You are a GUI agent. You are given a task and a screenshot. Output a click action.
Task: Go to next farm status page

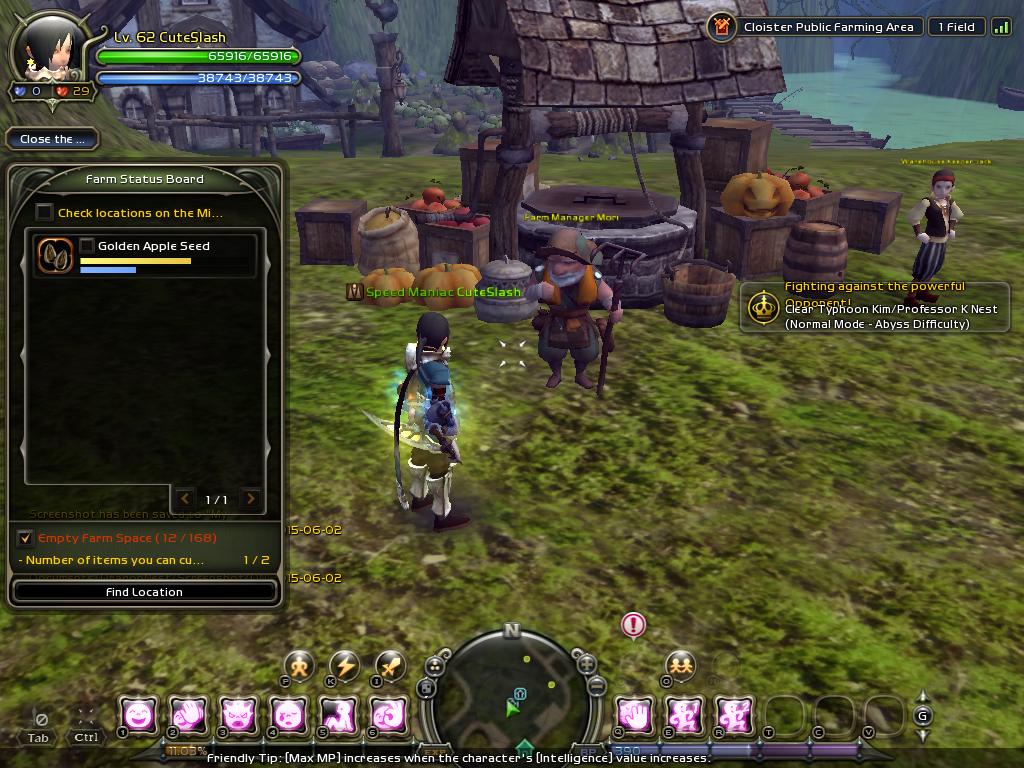click(x=251, y=498)
